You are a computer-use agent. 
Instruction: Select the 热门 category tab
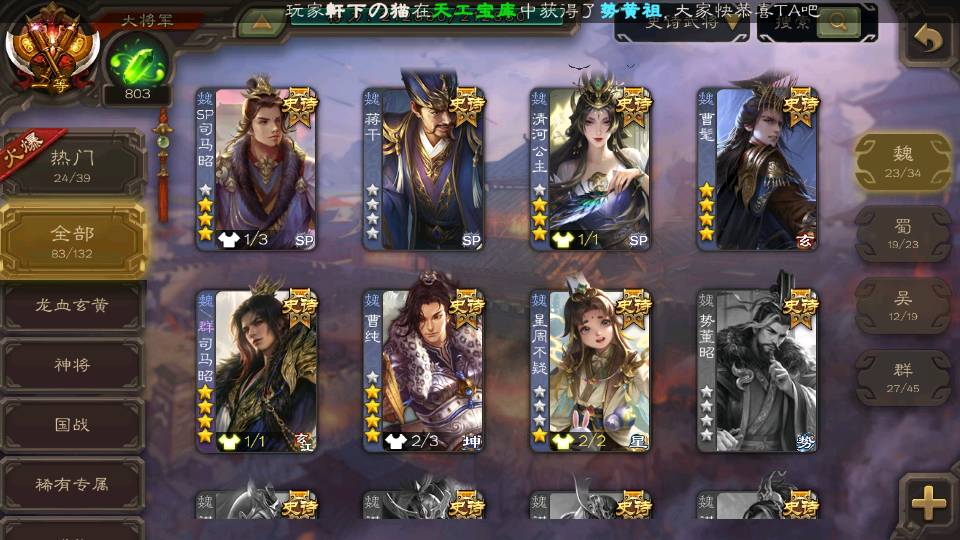[x=72, y=164]
